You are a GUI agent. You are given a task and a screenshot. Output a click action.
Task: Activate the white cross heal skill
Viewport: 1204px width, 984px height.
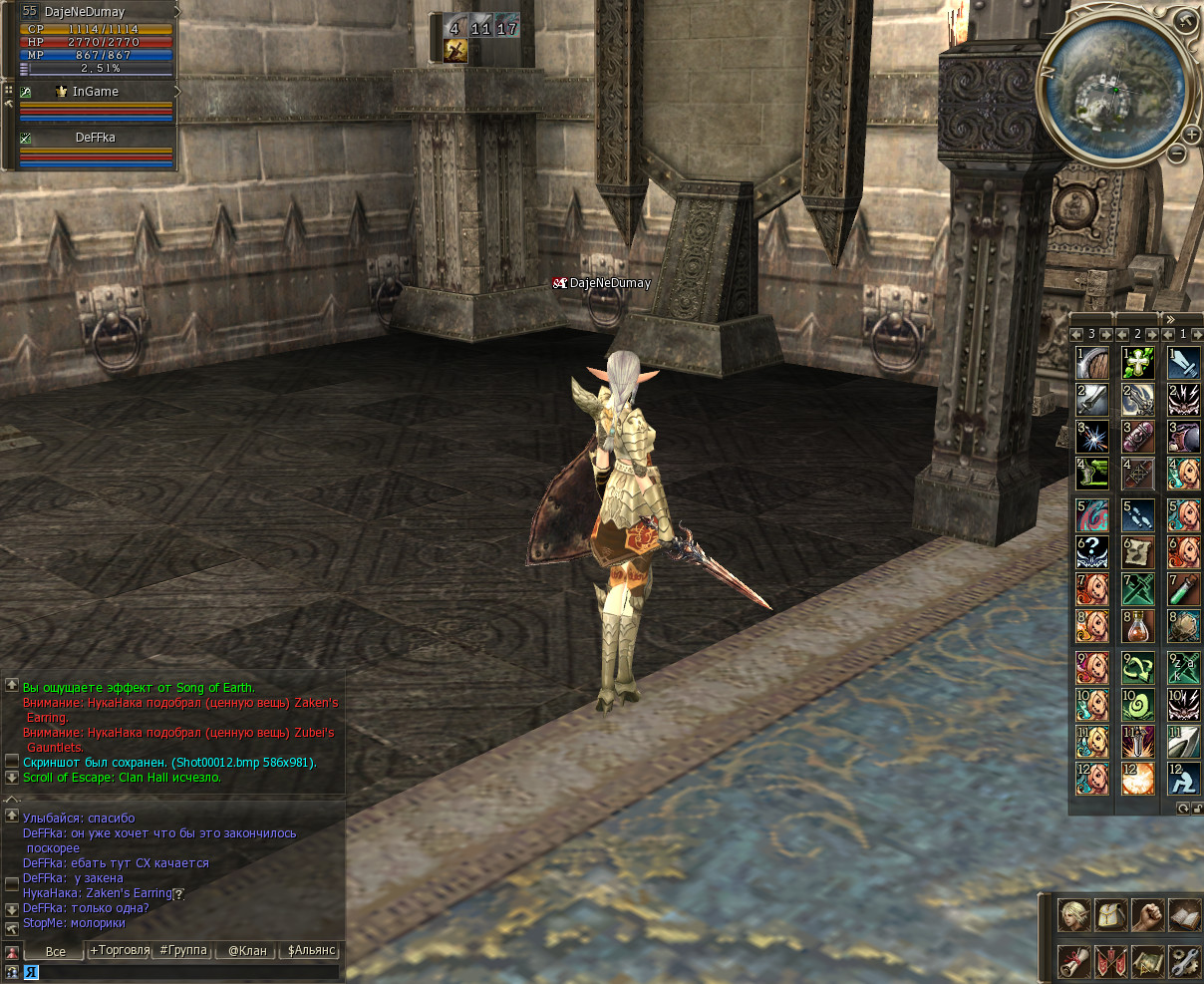pyautogui.click(x=1137, y=362)
